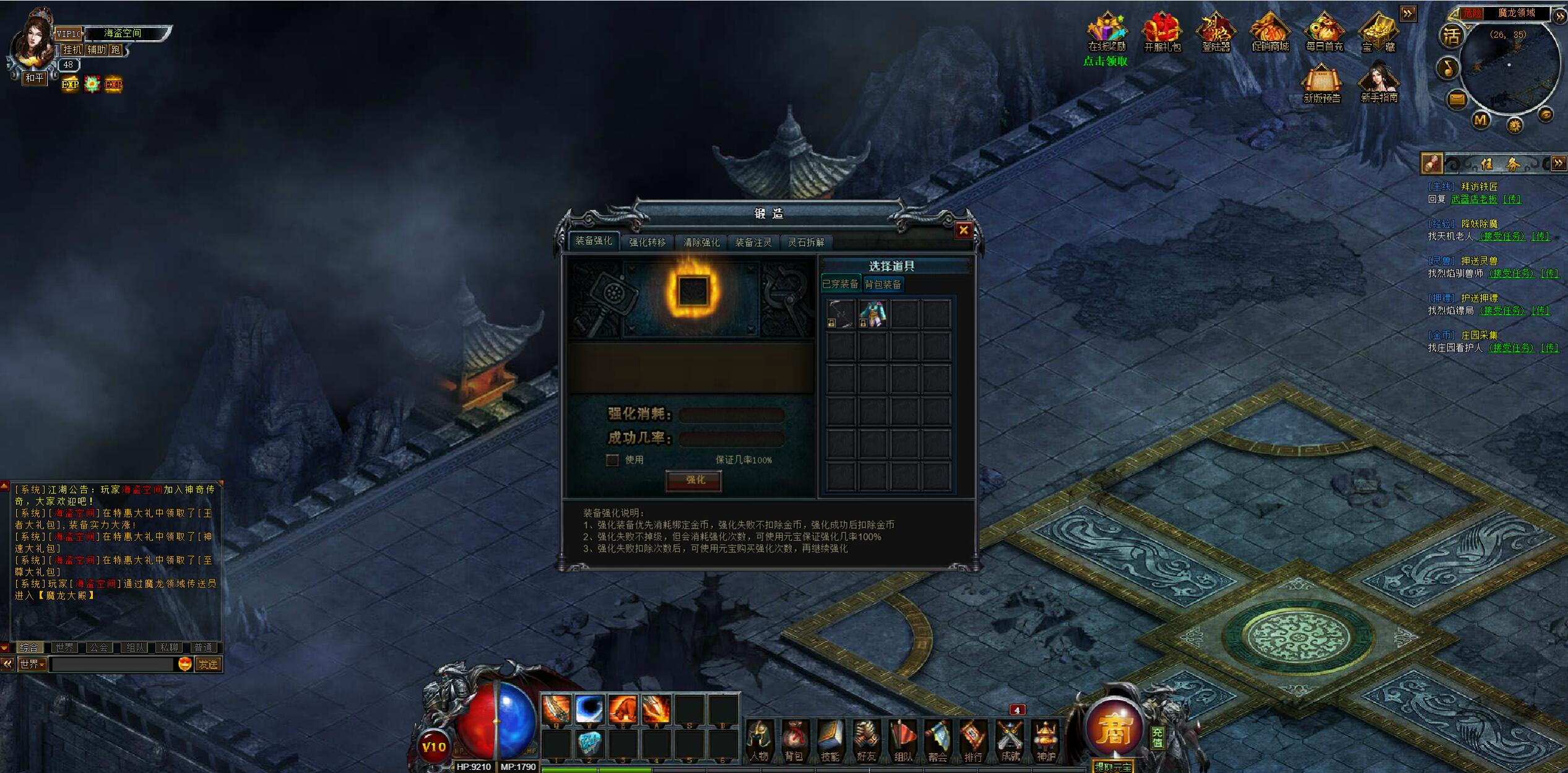Open the 清除强化 tab
The image size is (1568, 773).
point(701,242)
